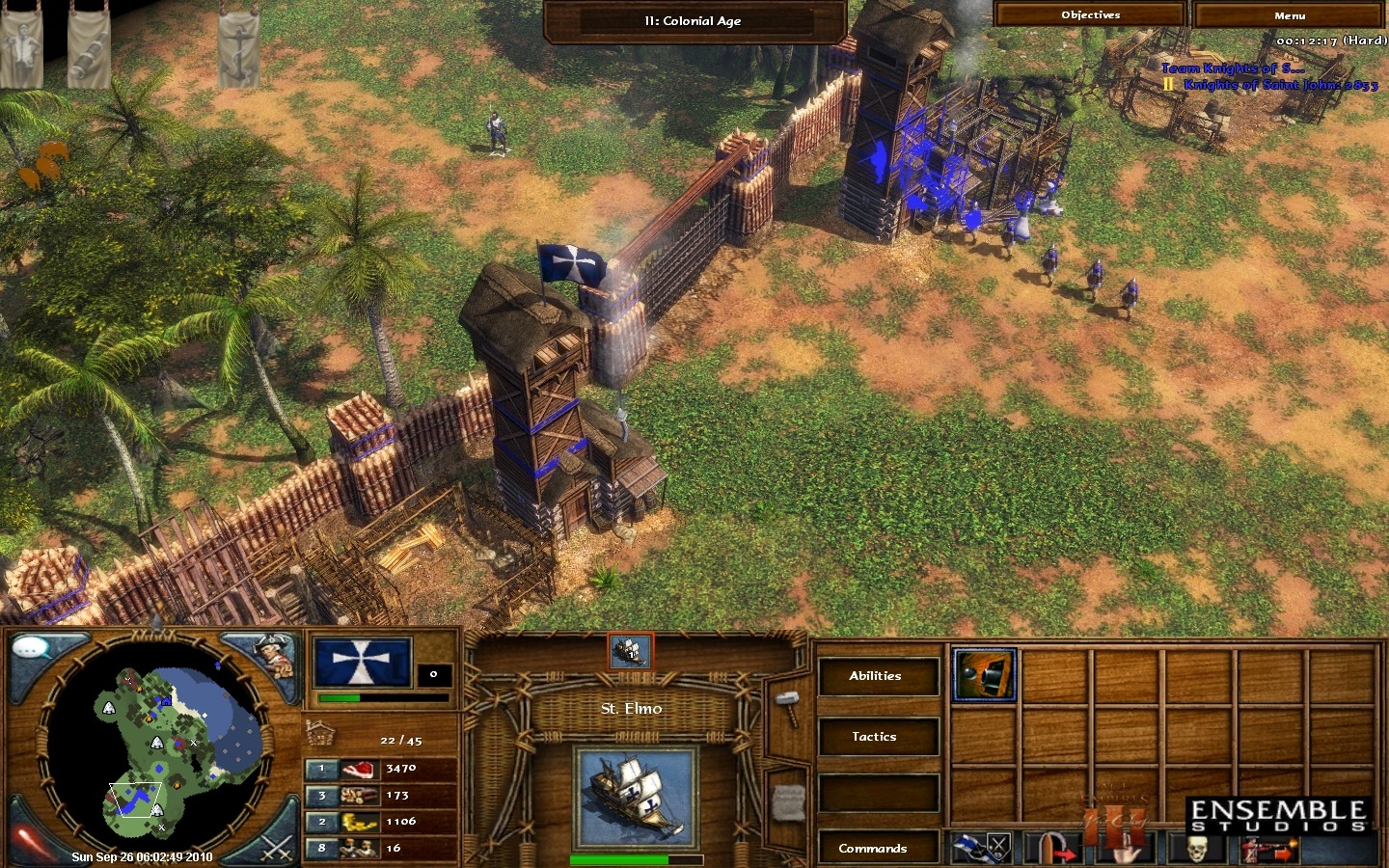Viewport: 1389px width, 868px height.
Task: Open the Objectives panel
Action: point(1090,14)
